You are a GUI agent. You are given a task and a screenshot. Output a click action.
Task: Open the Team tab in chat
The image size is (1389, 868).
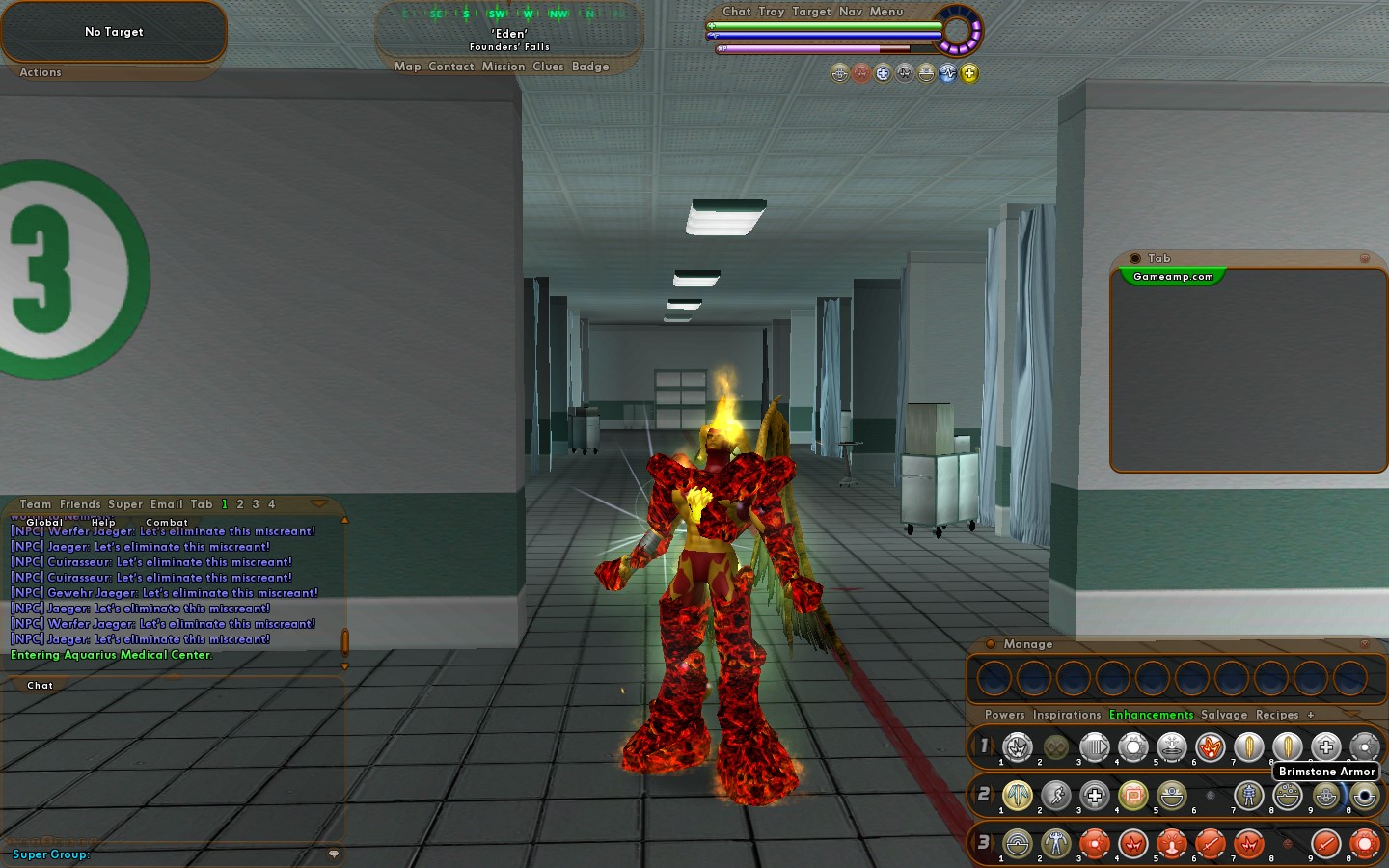pyautogui.click(x=36, y=504)
